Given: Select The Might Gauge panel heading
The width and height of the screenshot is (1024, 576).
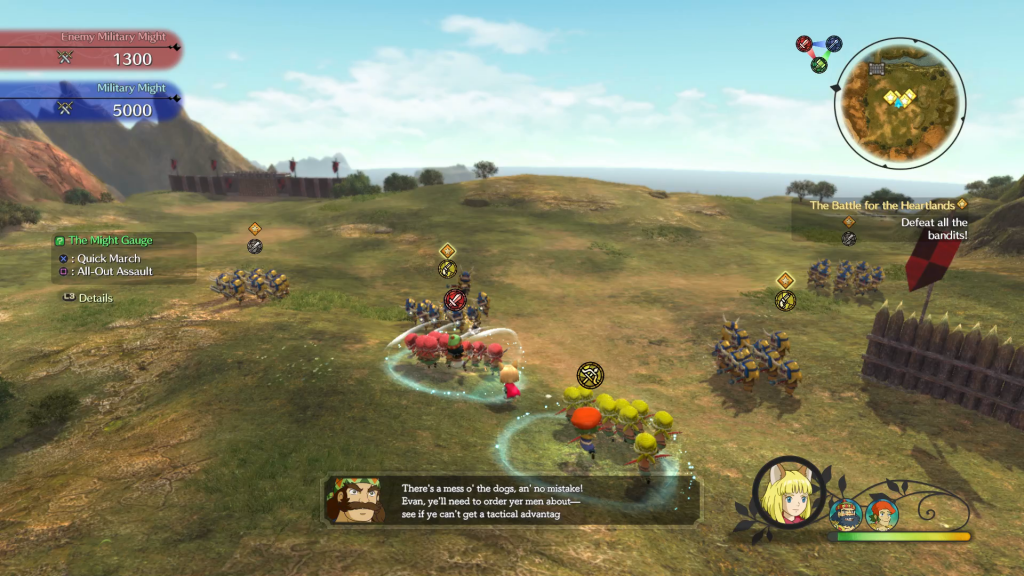Looking at the screenshot, I should coord(110,241).
